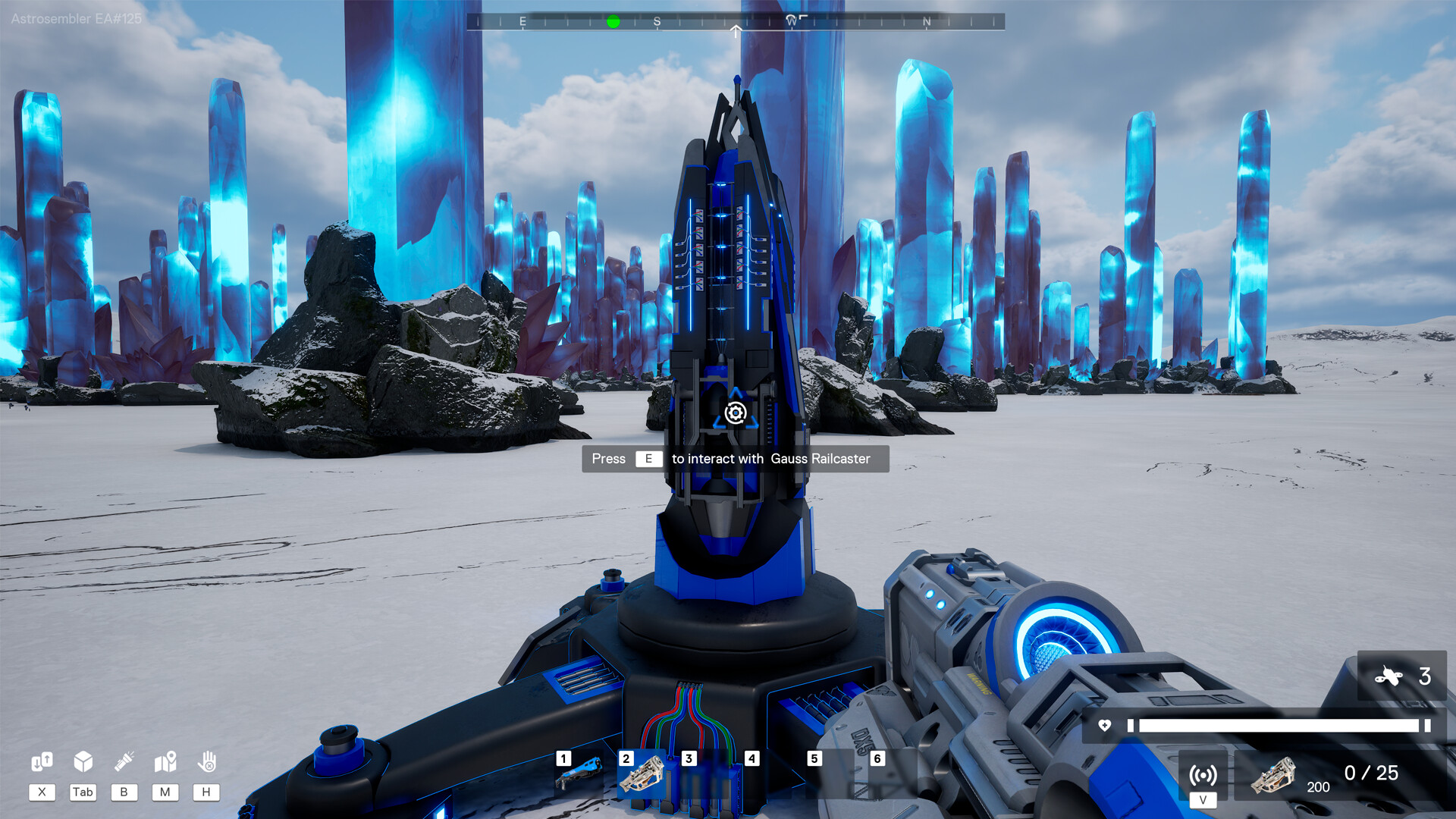Image resolution: width=1456 pixels, height=819 pixels.
Task: Click the ammo counter 0 / 25
Action: point(1371,773)
